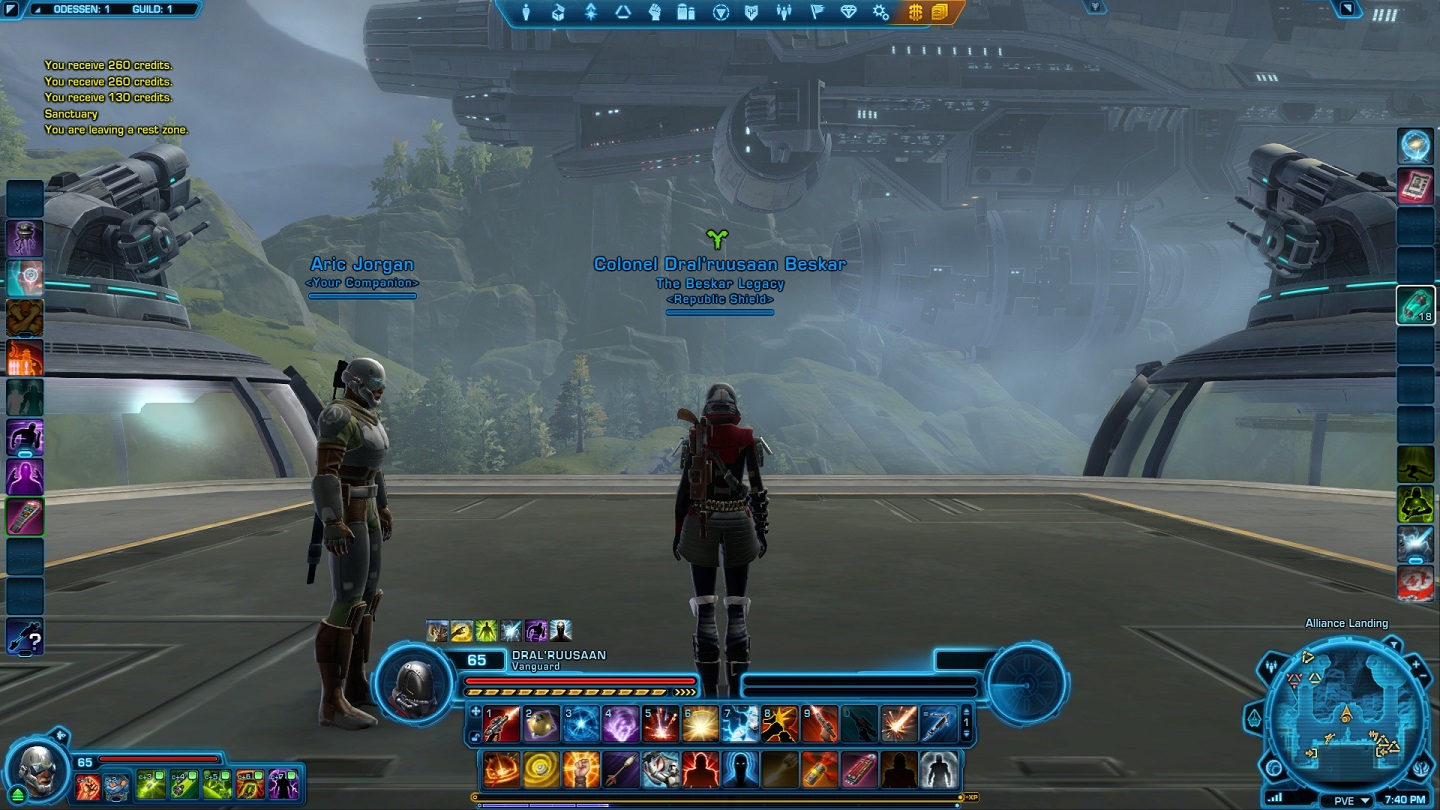Open the guild flag menu icon
This screenshot has width=1440, height=810.
[x=817, y=12]
